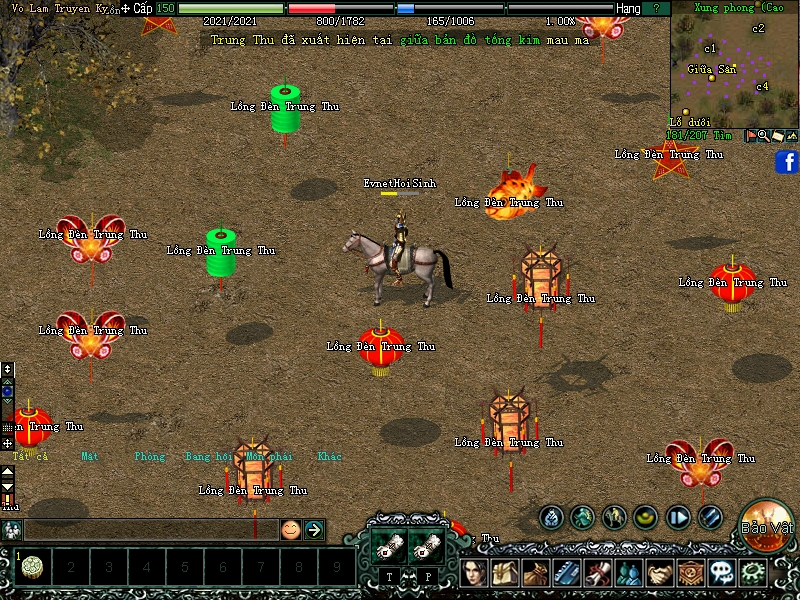Open the smiley emoticon picker
800x600 pixels.
pos(290,530)
